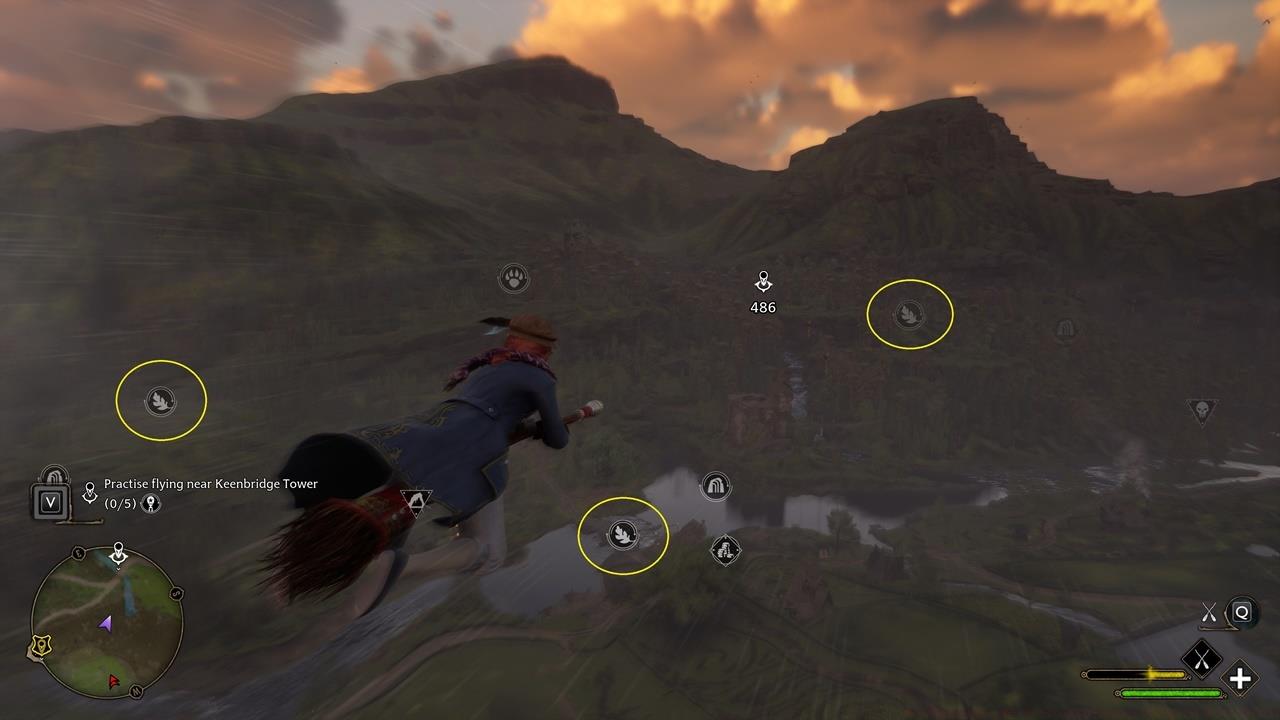This screenshot has height=720, width=1280.
Task: Expand the quest objective counter showing 0/5
Action: [x=120, y=503]
